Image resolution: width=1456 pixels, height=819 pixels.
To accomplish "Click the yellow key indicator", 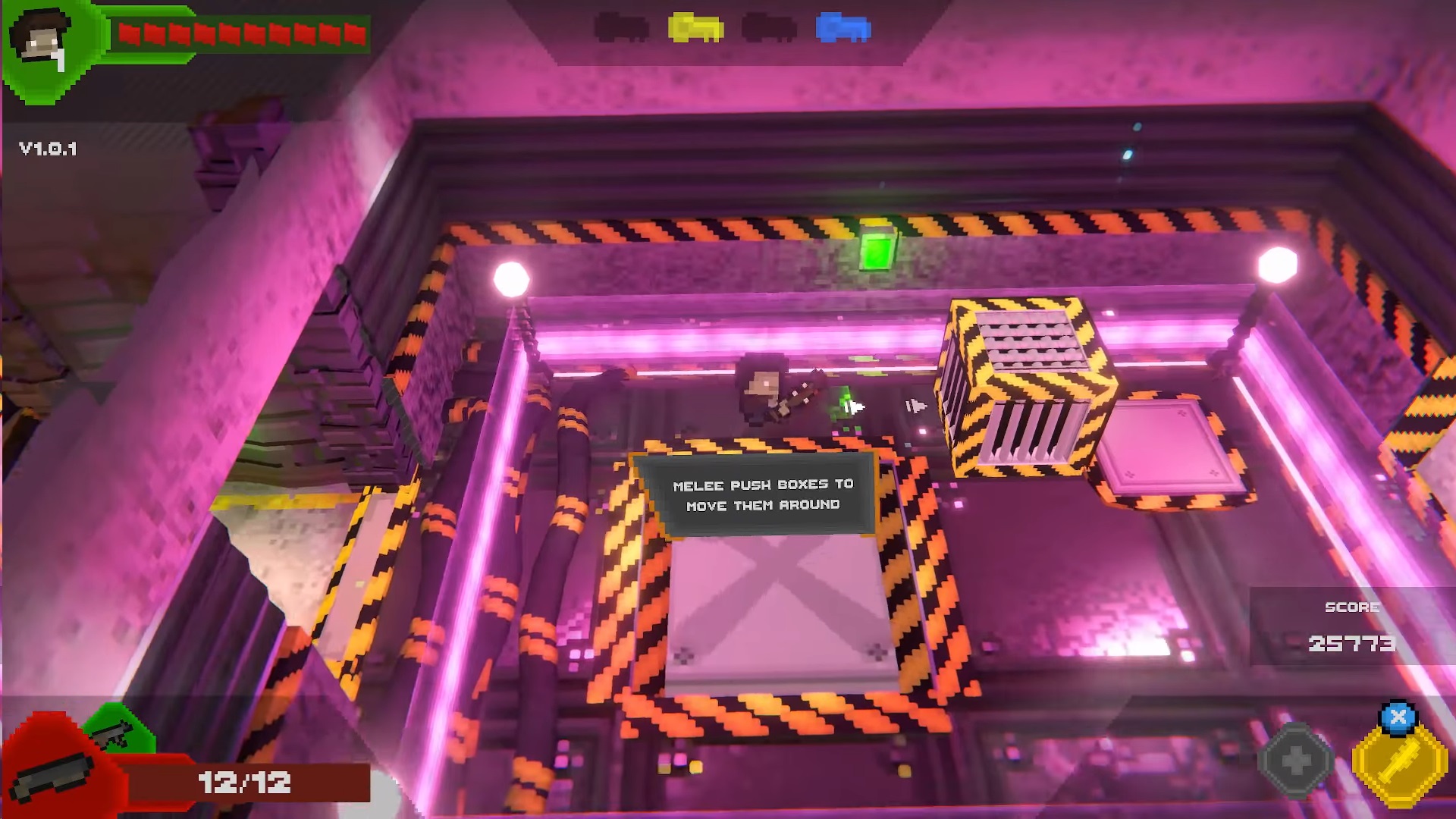I will [695, 28].
